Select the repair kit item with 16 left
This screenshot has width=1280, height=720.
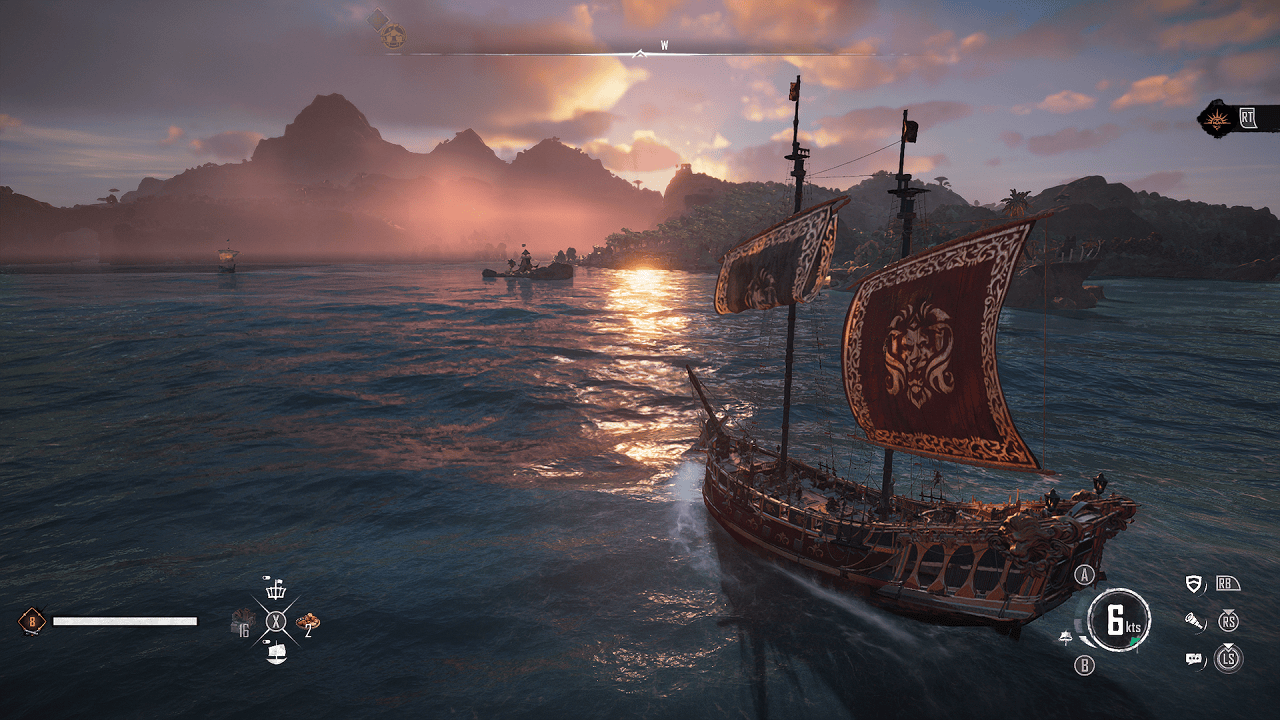pyautogui.click(x=242, y=622)
